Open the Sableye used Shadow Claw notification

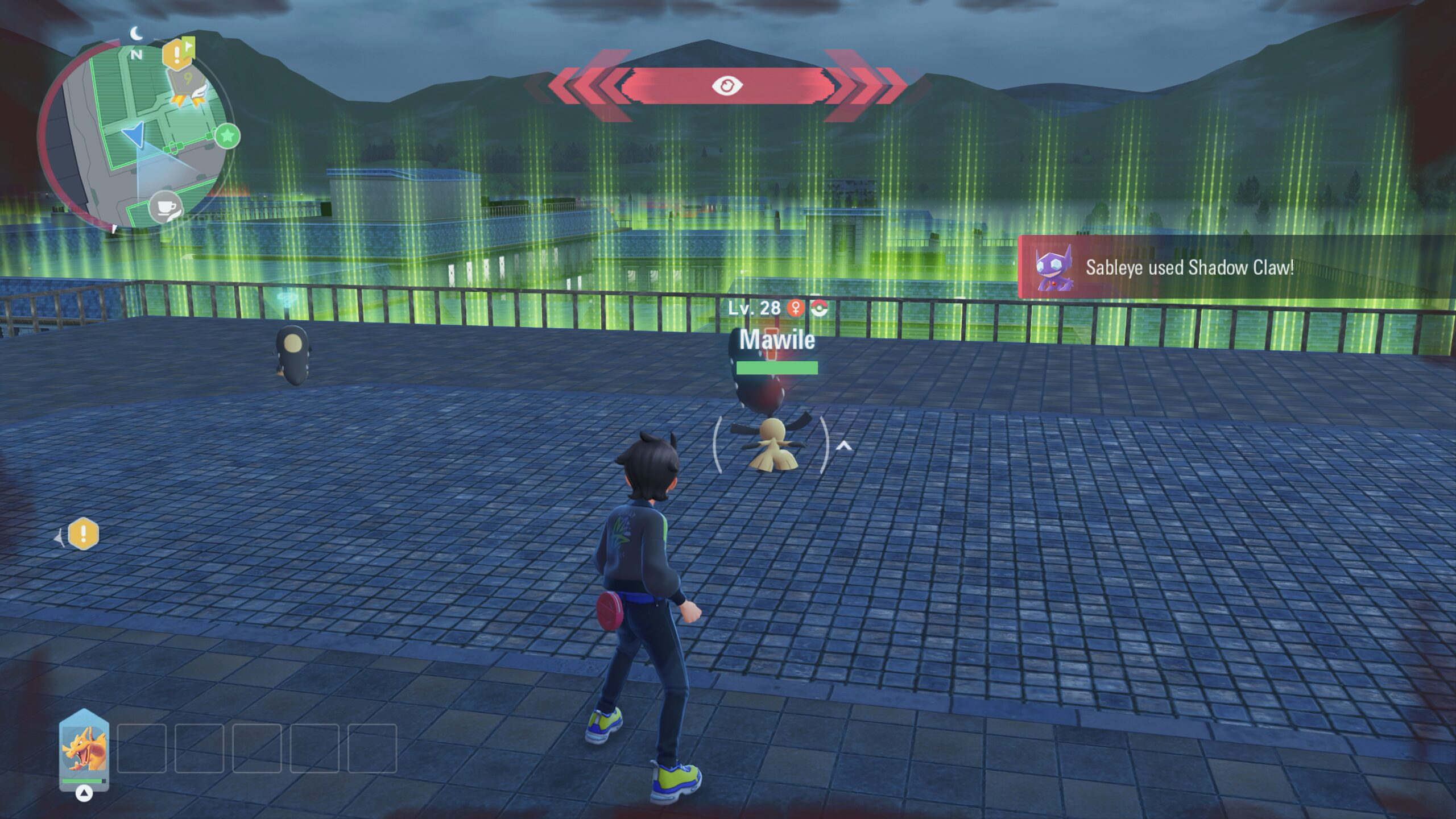pos(1189,267)
